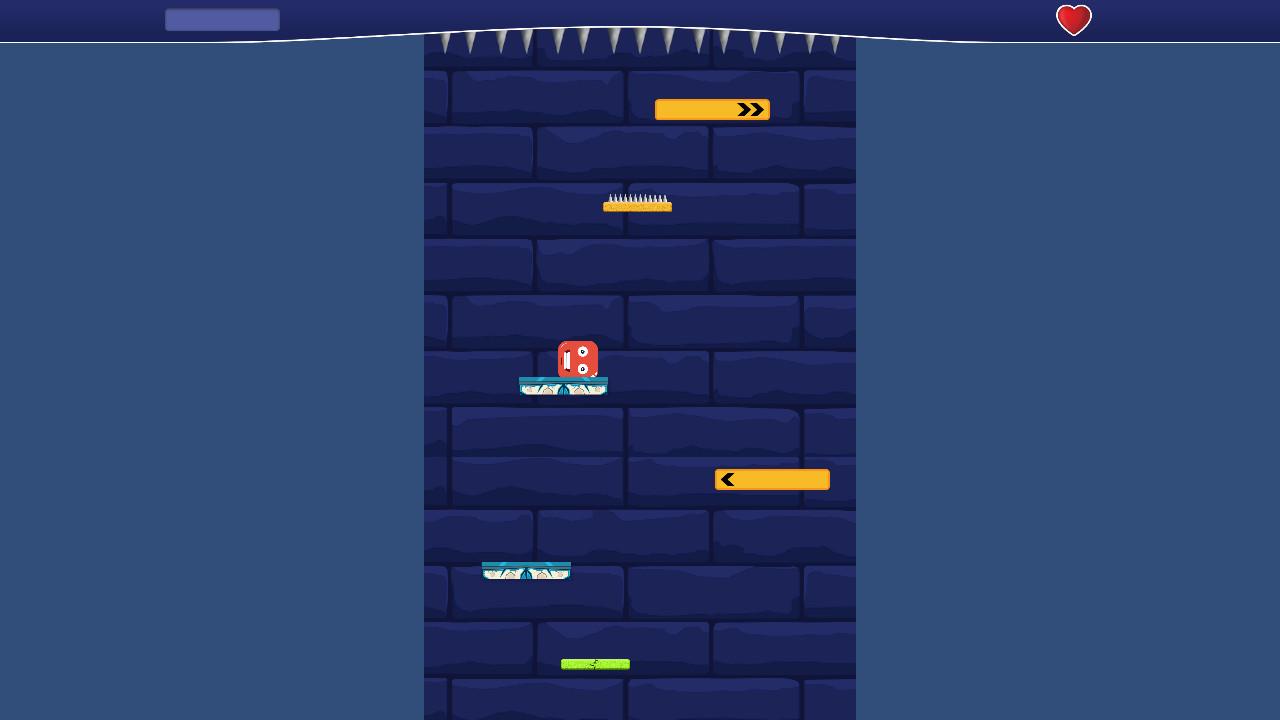
Task: Click the red heart life icon
Action: [1074, 19]
